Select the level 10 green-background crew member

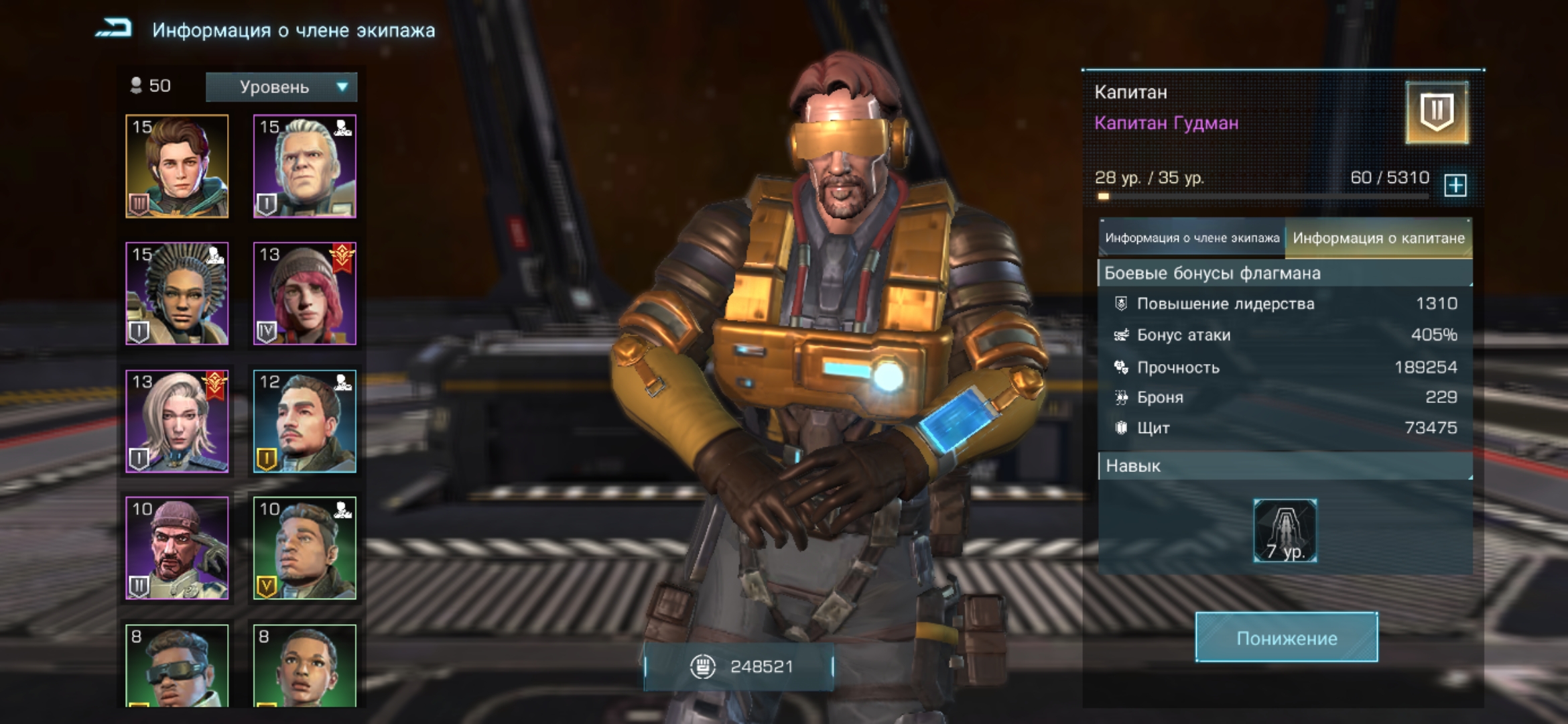tap(304, 548)
